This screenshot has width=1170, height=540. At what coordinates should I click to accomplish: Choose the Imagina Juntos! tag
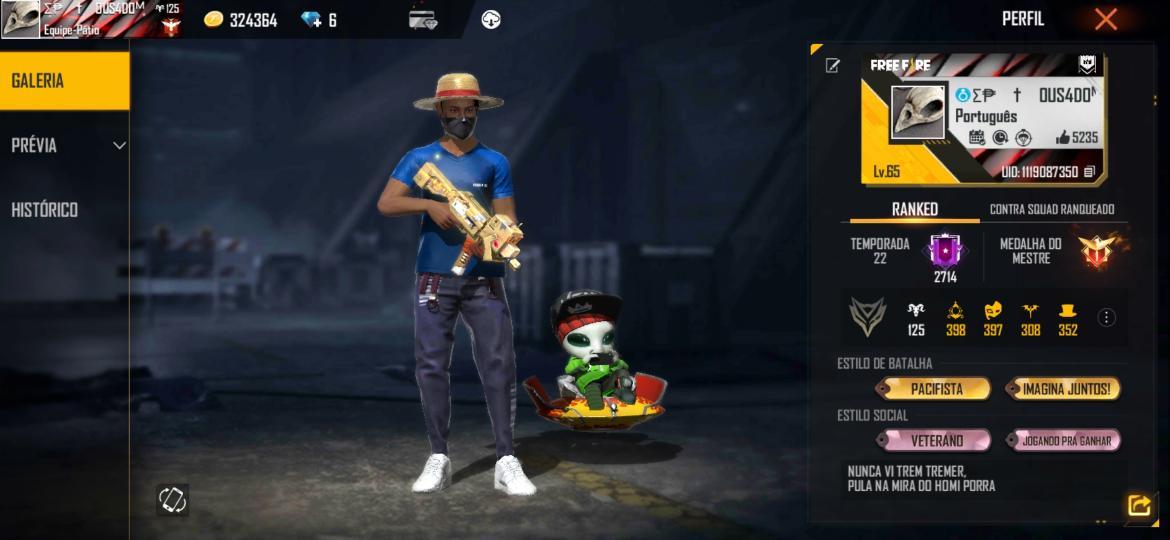pyautogui.click(x=1065, y=389)
